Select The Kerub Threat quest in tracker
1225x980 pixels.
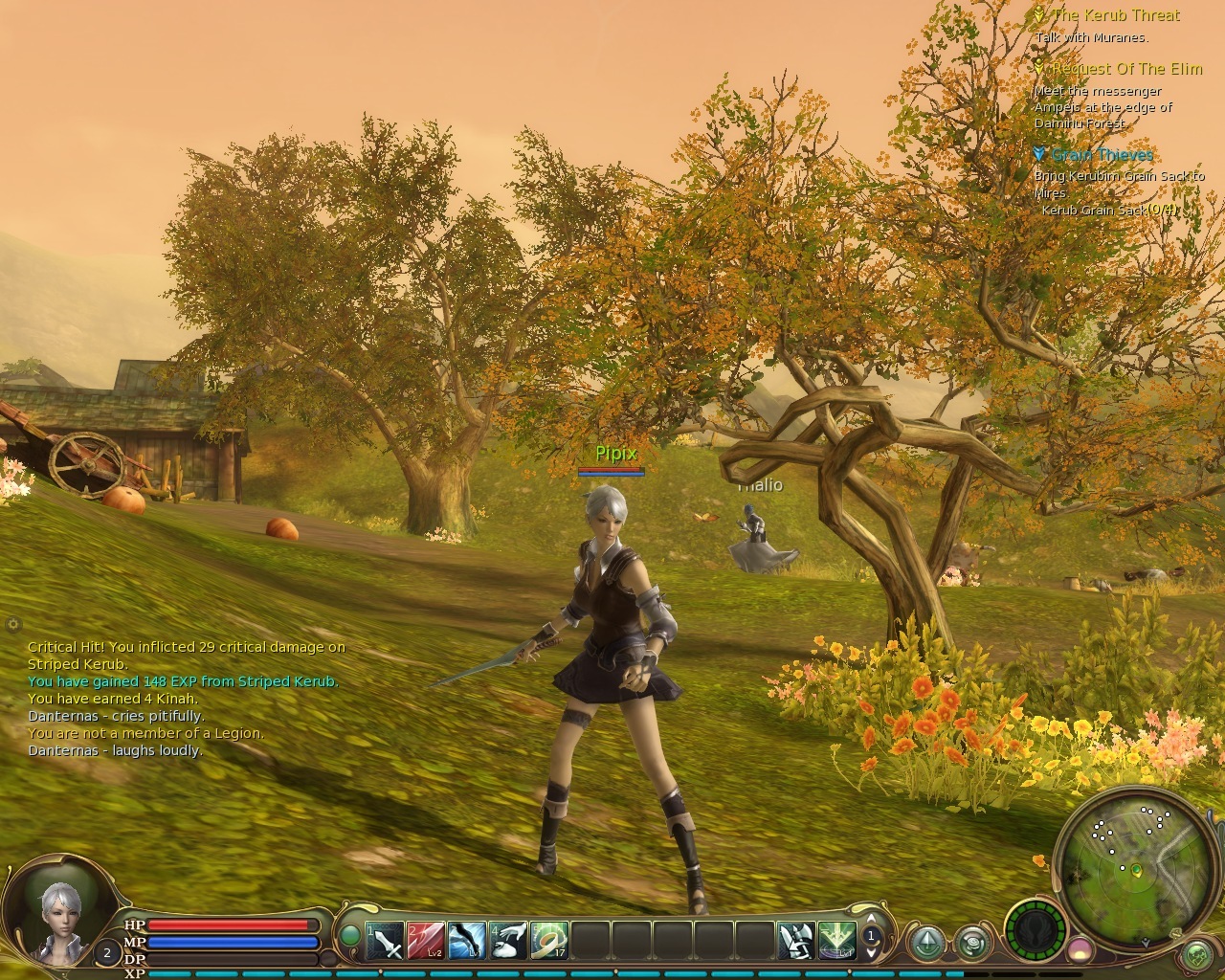[1115, 15]
